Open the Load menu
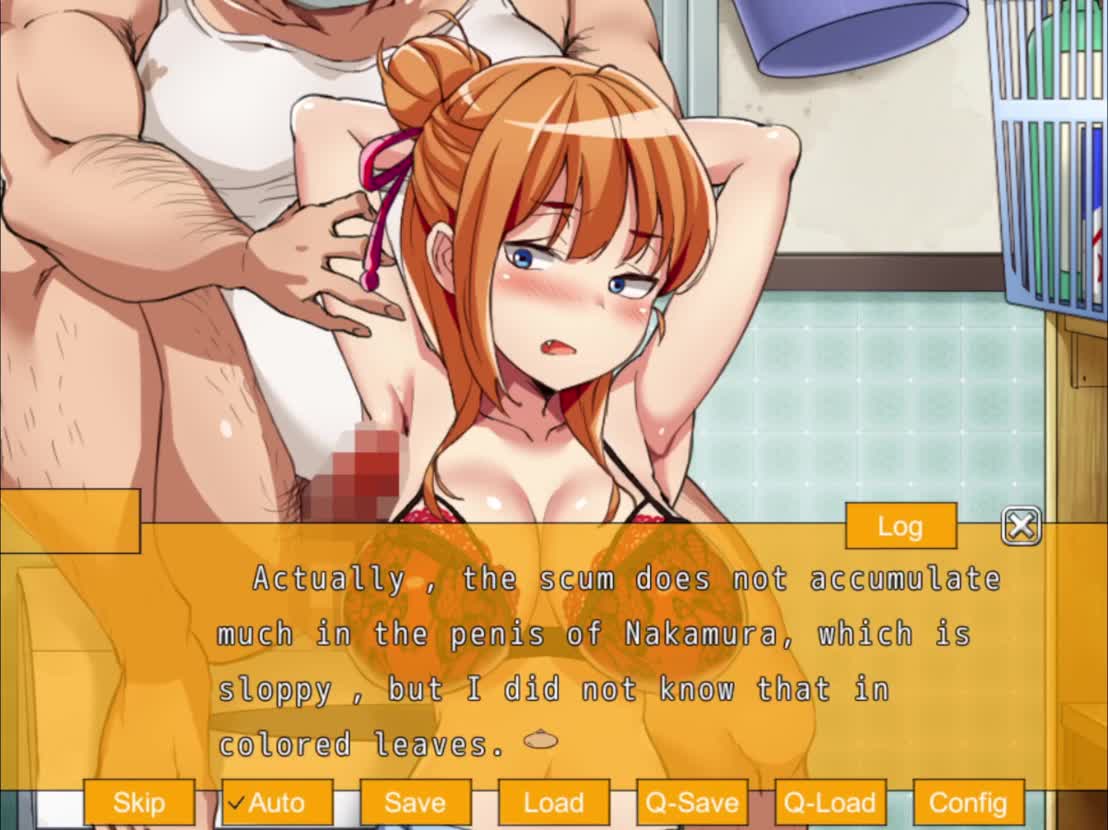 point(553,802)
